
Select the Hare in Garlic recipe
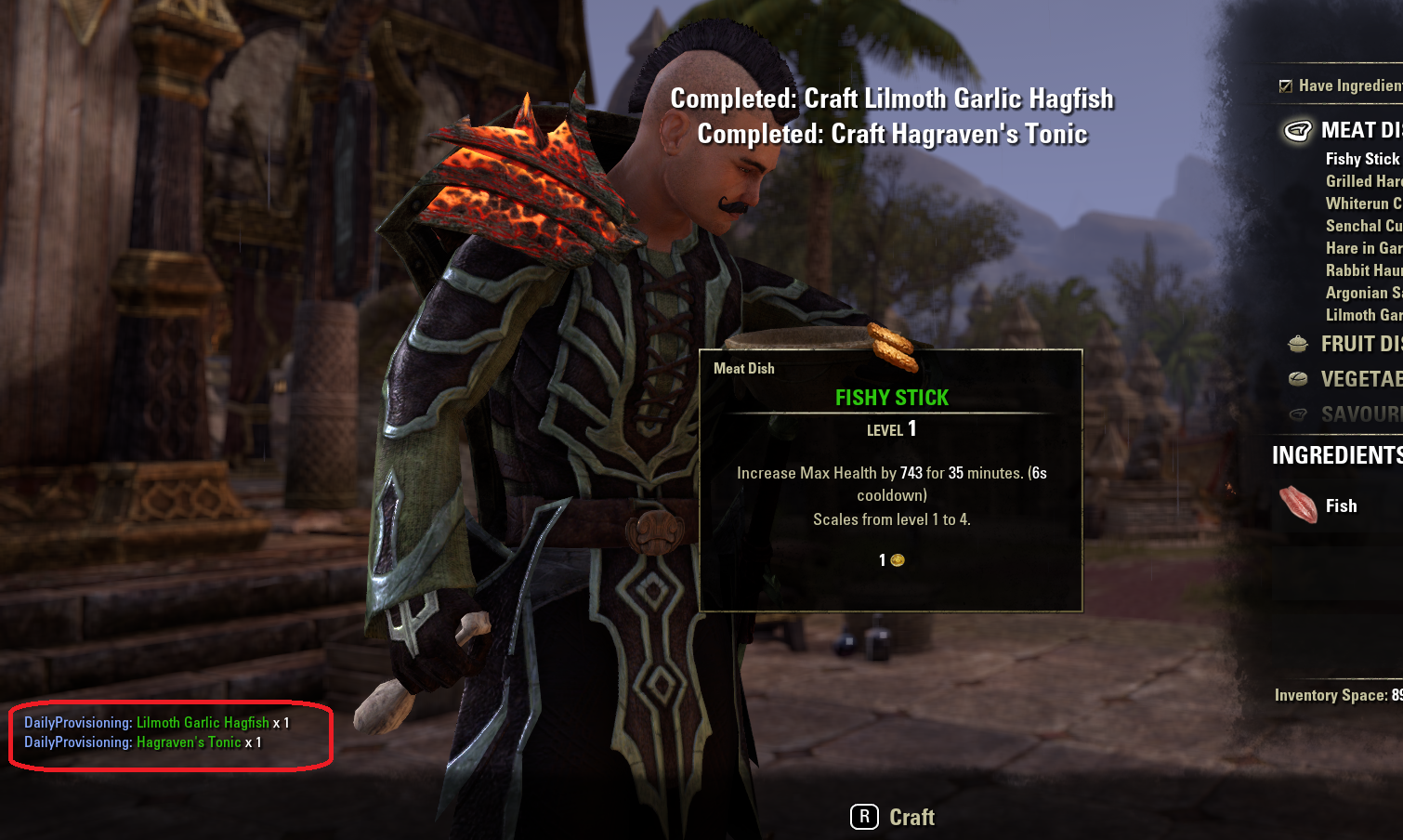(1363, 248)
